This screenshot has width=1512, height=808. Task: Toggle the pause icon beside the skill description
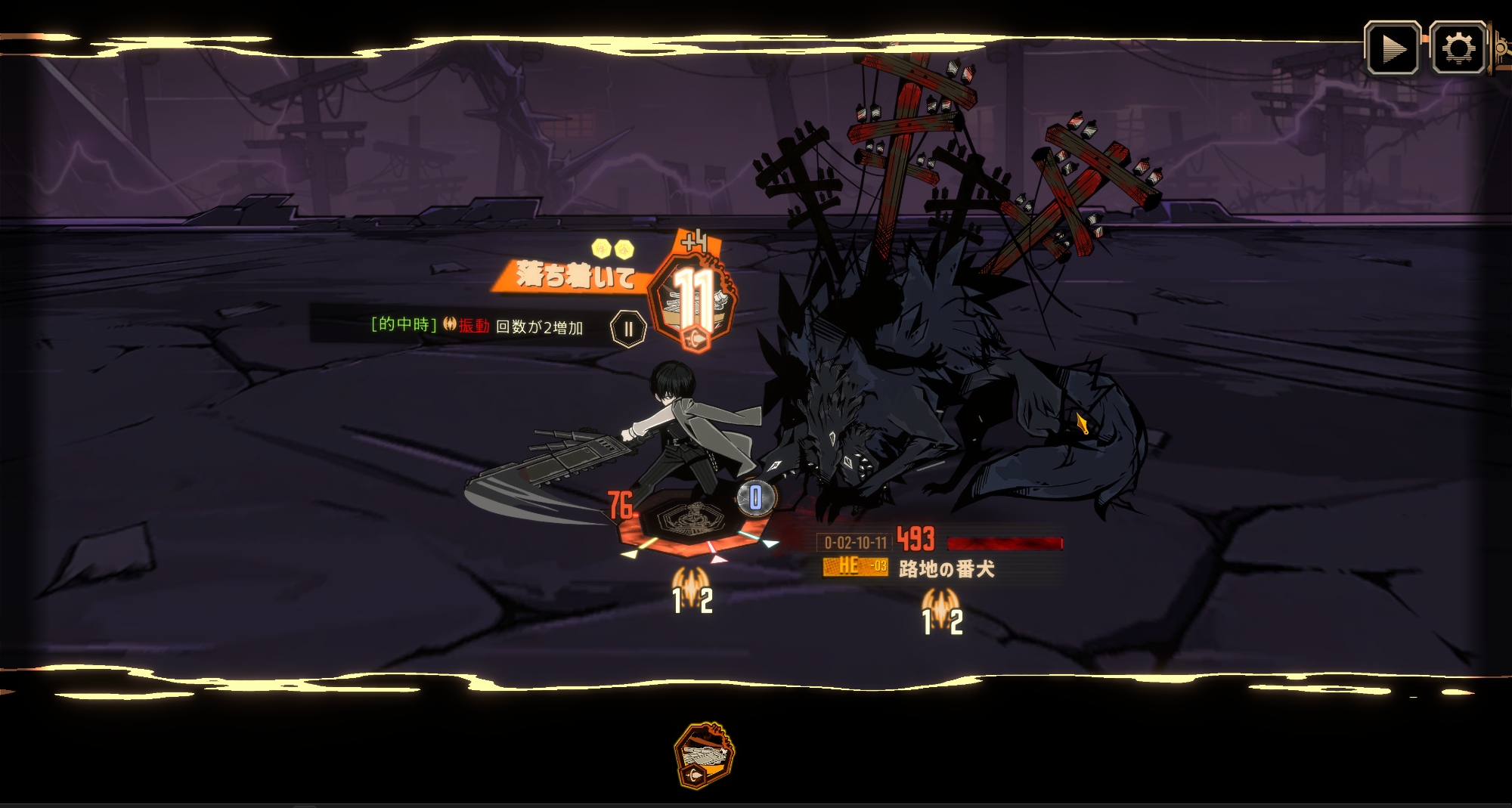(x=627, y=330)
